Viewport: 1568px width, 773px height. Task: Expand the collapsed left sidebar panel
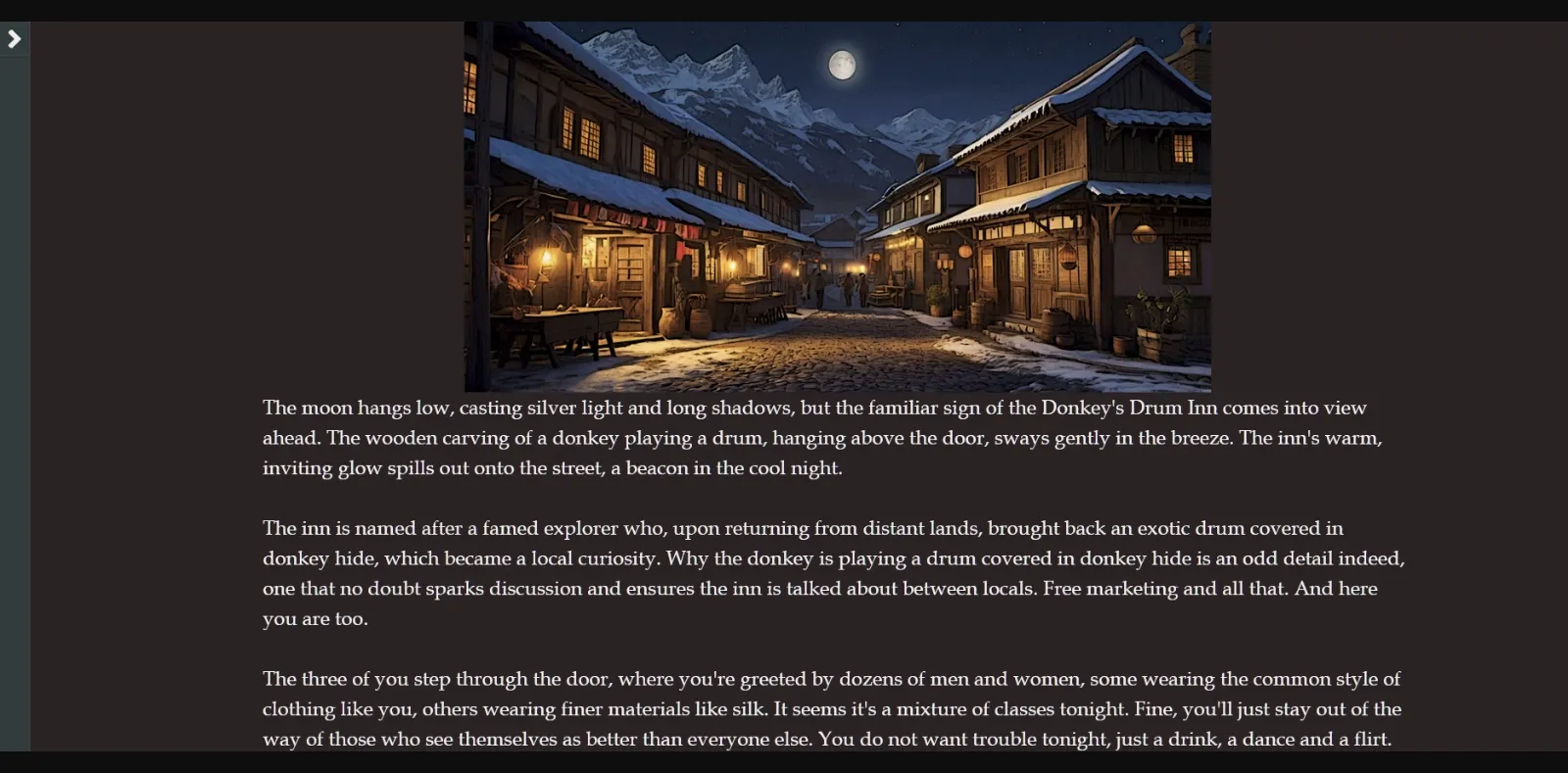click(14, 39)
